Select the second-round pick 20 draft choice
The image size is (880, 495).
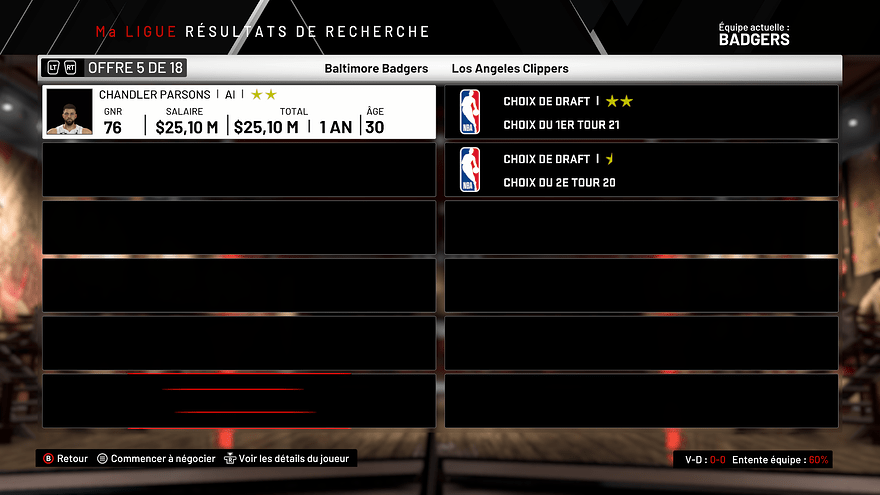tap(641, 169)
